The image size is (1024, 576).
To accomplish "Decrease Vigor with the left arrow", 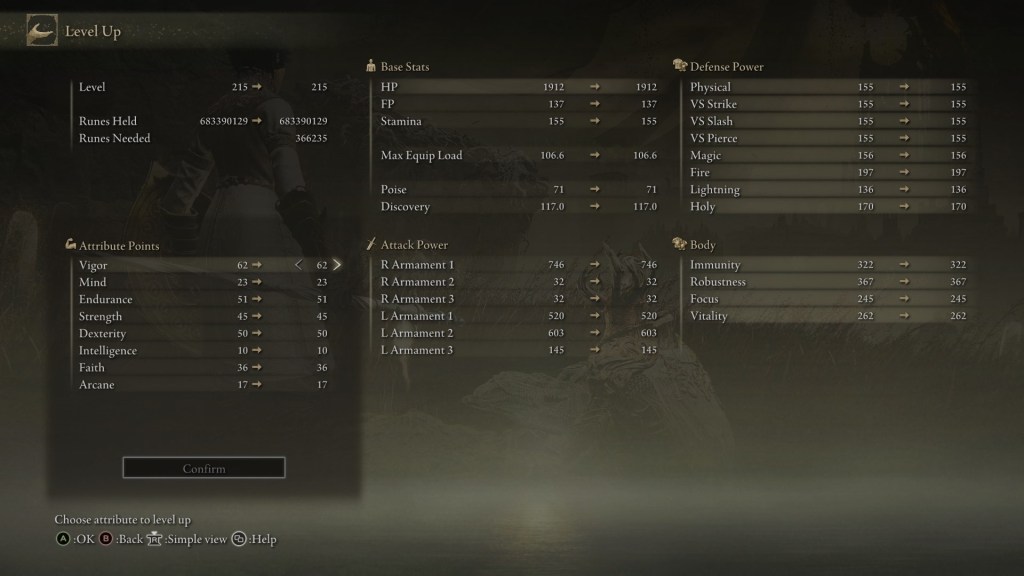I will pyautogui.click(x=298, y=265).
